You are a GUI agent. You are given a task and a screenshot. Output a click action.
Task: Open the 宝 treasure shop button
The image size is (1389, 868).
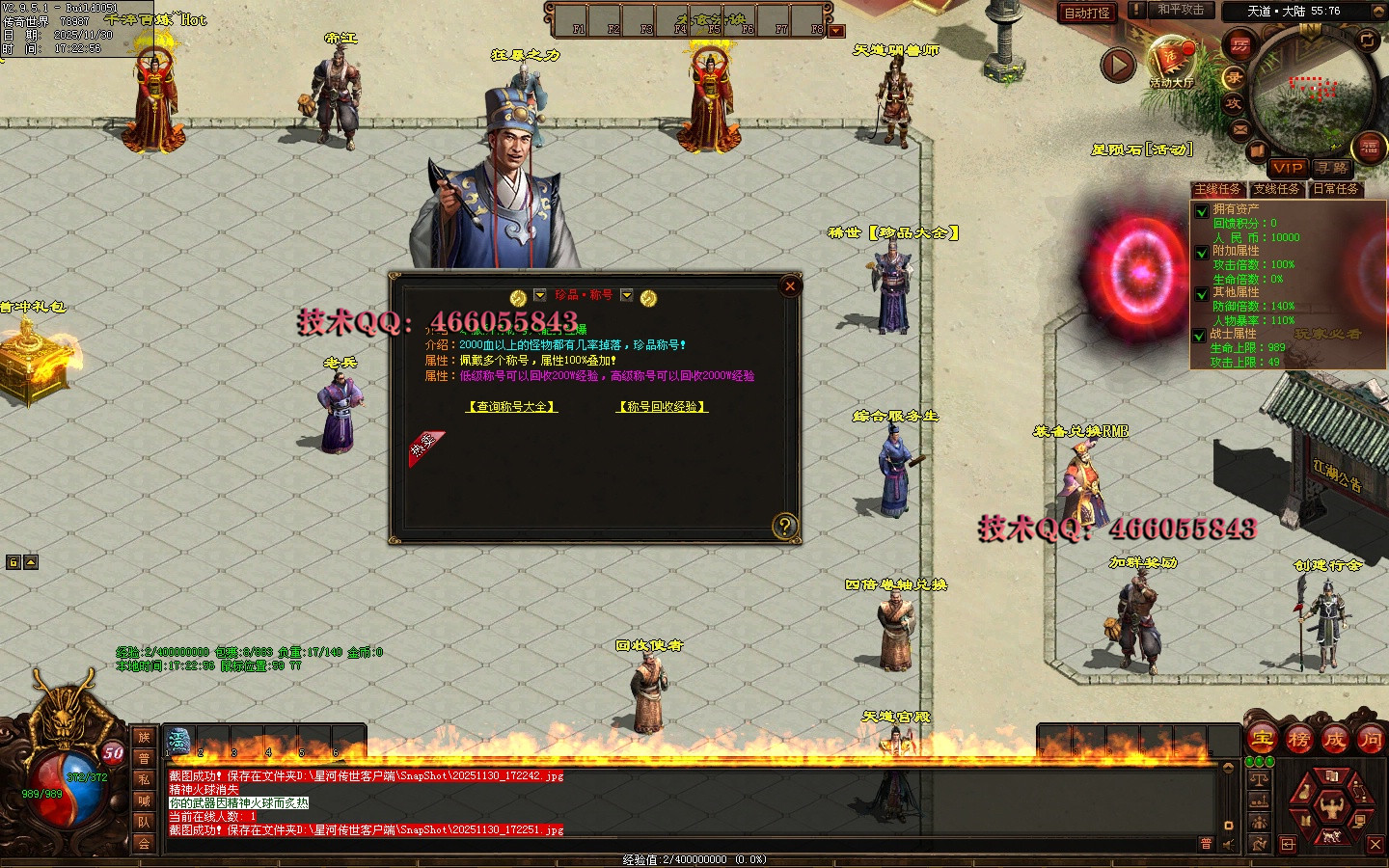[1263, 740]
